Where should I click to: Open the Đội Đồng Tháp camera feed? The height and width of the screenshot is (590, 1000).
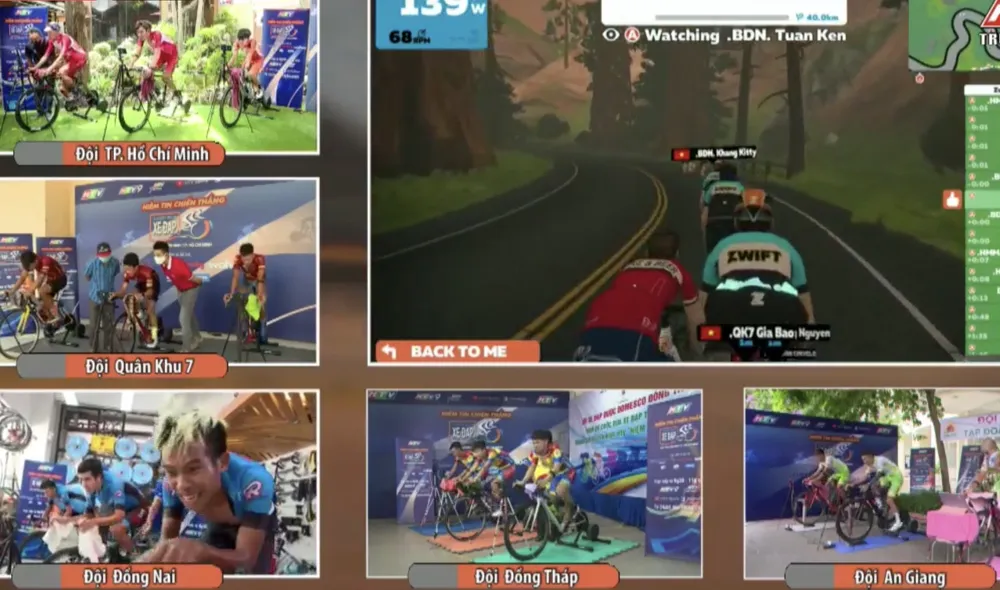[534, 482]
